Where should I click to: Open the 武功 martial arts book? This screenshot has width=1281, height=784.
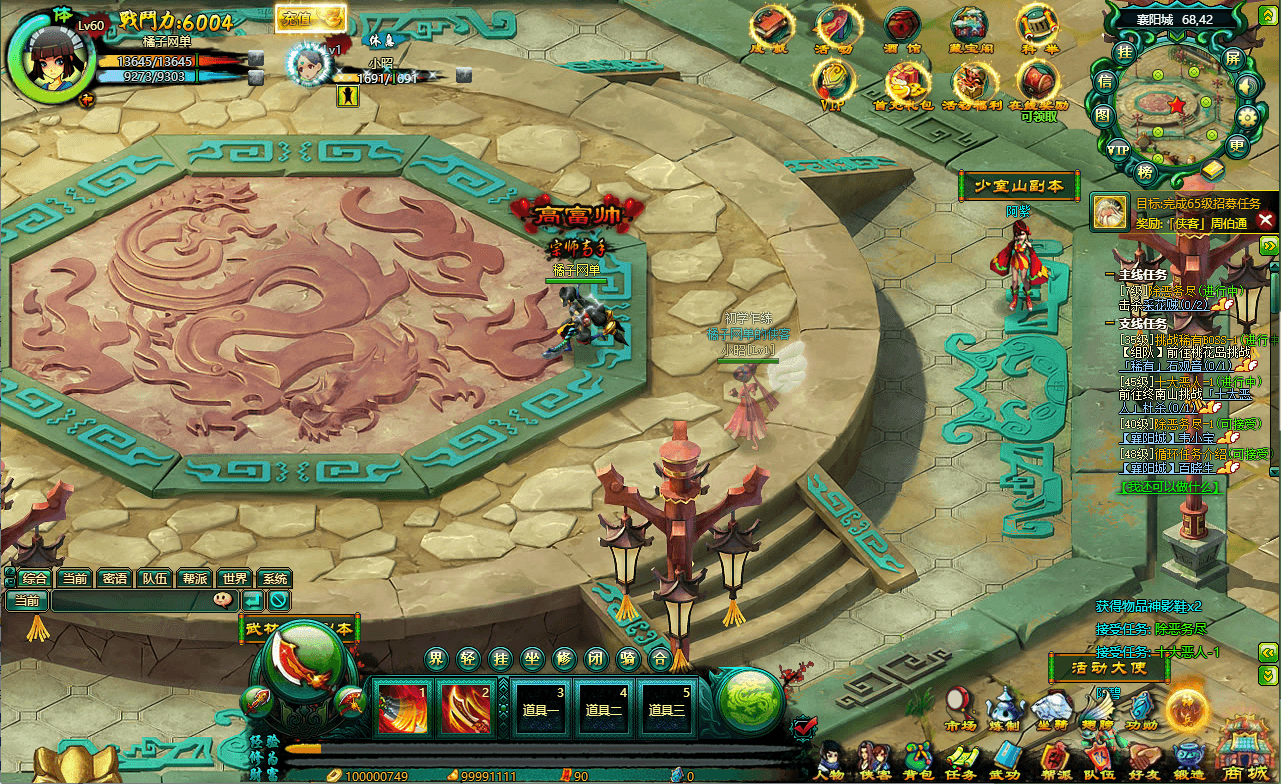1005,759
